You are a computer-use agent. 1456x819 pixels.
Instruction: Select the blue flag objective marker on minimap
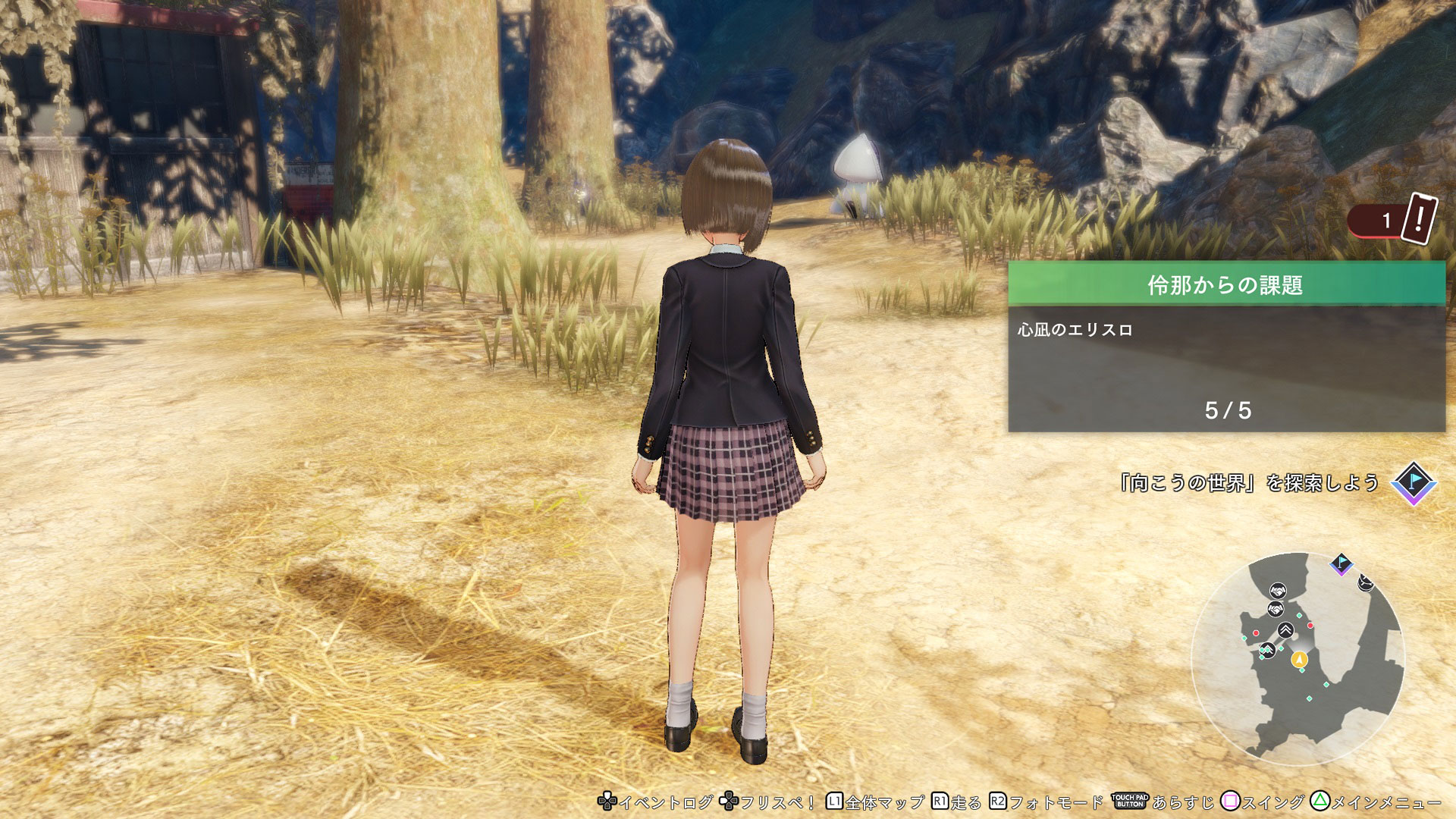pos(1341,563)
